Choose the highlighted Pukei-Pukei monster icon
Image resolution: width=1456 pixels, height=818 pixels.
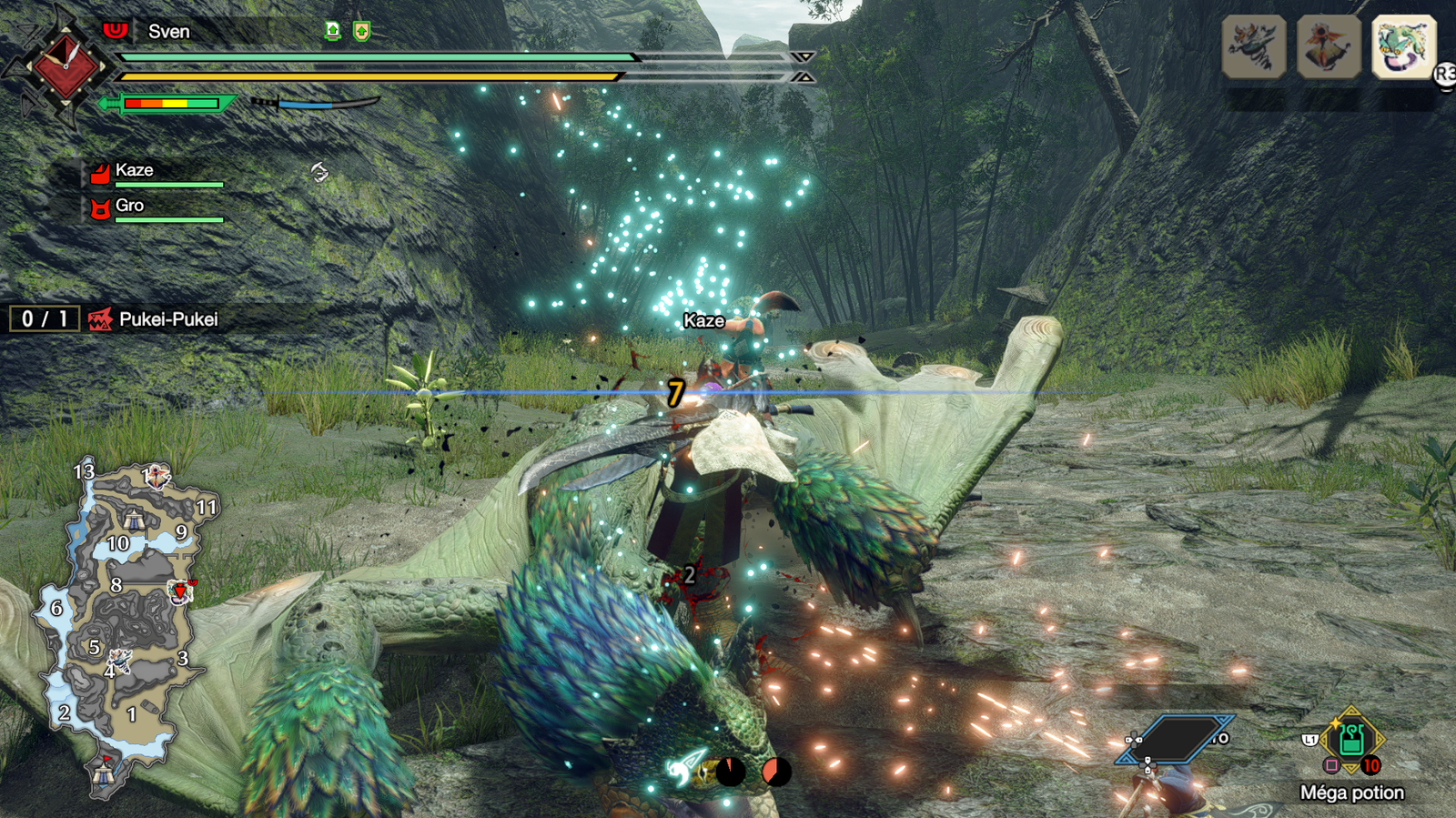coord(1402,46)
